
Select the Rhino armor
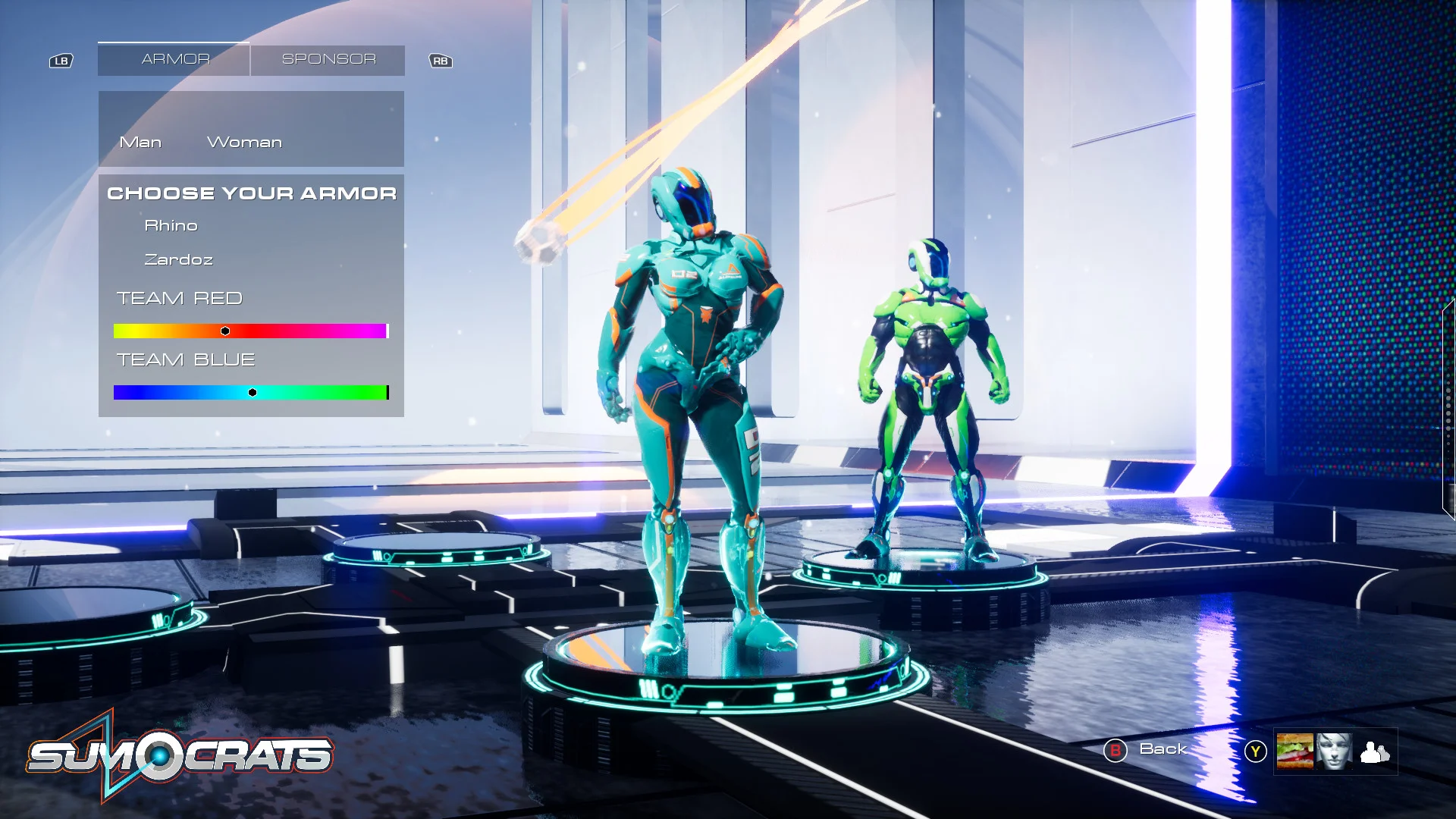click(x=171, y=226)
